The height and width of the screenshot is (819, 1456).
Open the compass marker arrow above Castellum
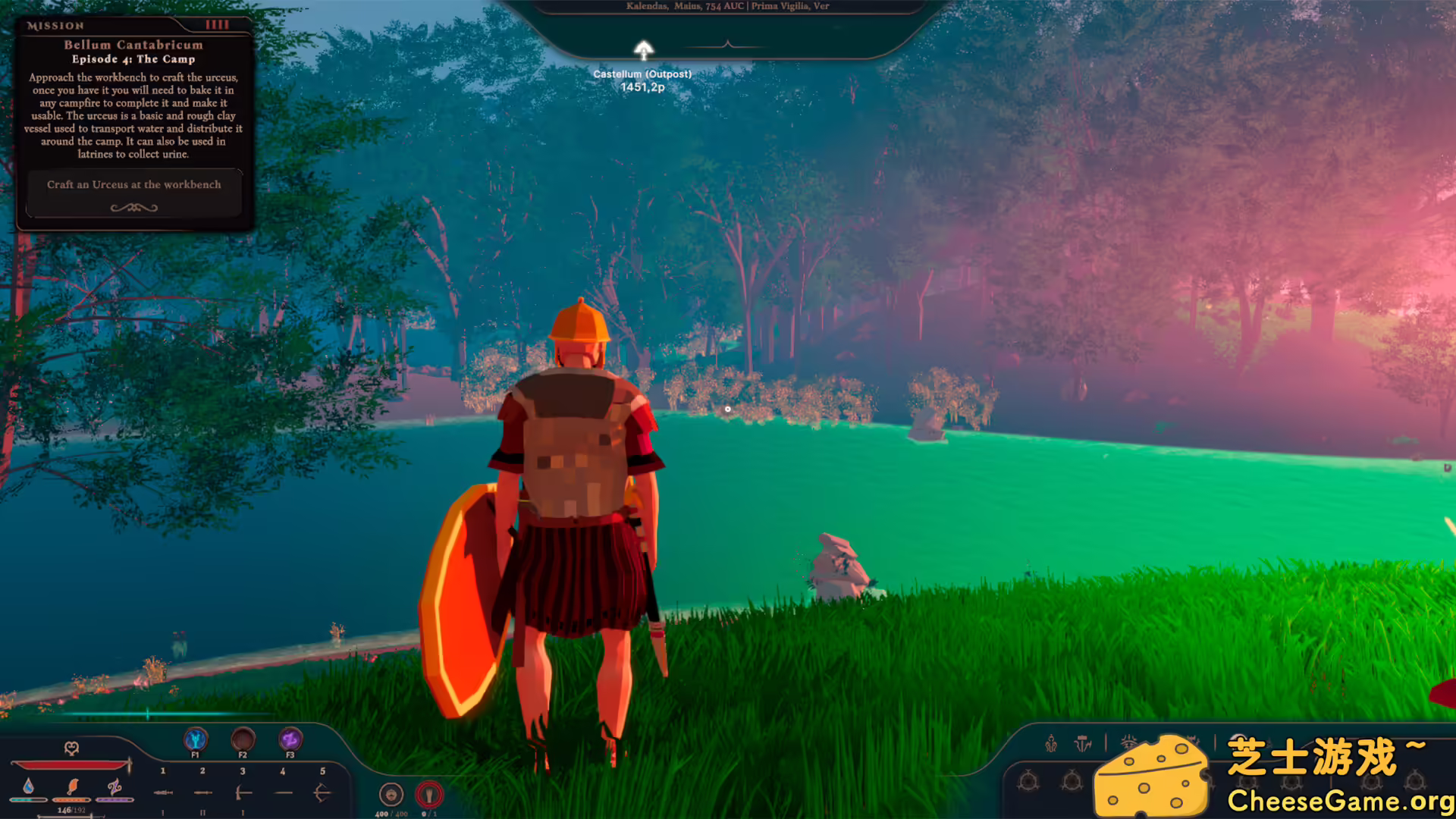[644, 50]
